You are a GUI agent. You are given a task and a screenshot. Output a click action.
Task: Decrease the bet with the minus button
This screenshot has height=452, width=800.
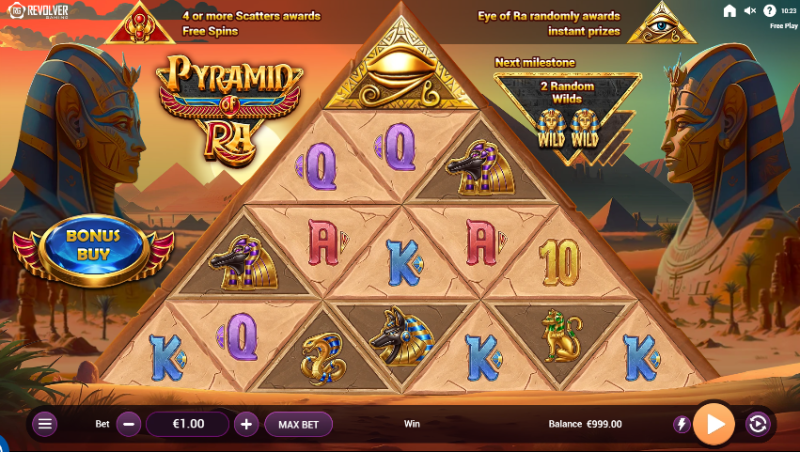129,424
